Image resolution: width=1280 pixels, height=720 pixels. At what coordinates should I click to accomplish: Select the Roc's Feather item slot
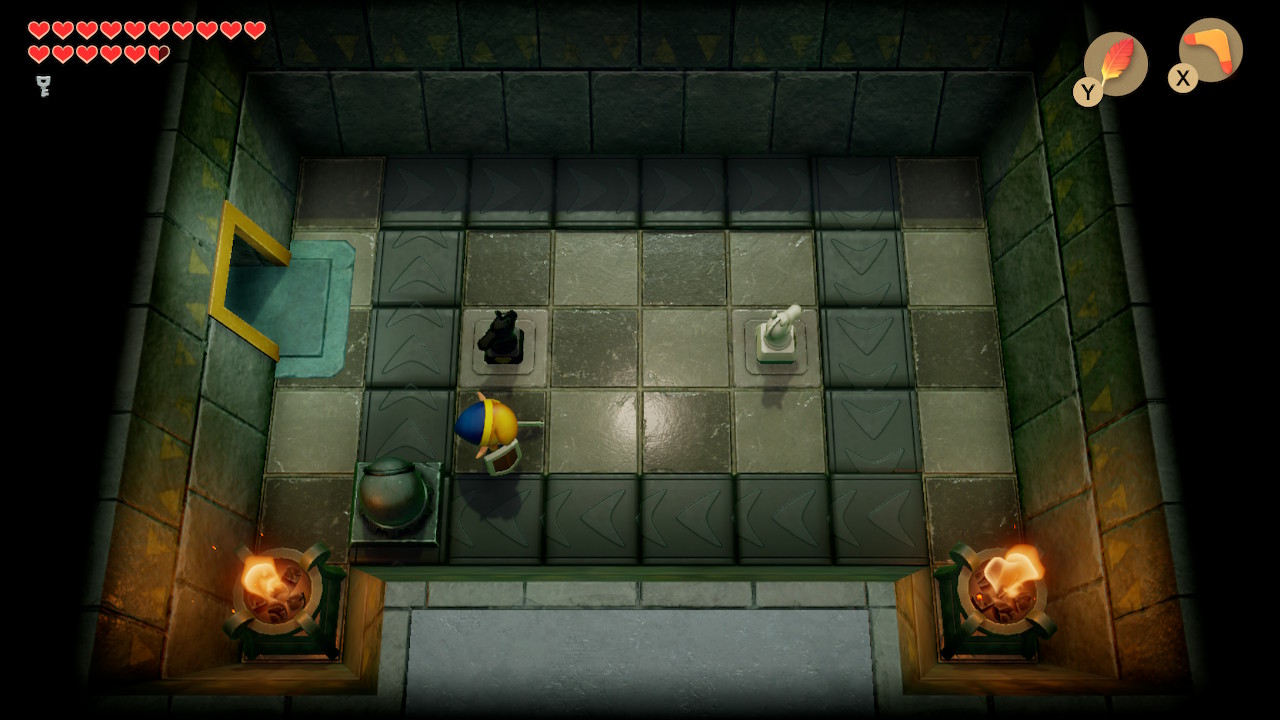coord(1115,63)
